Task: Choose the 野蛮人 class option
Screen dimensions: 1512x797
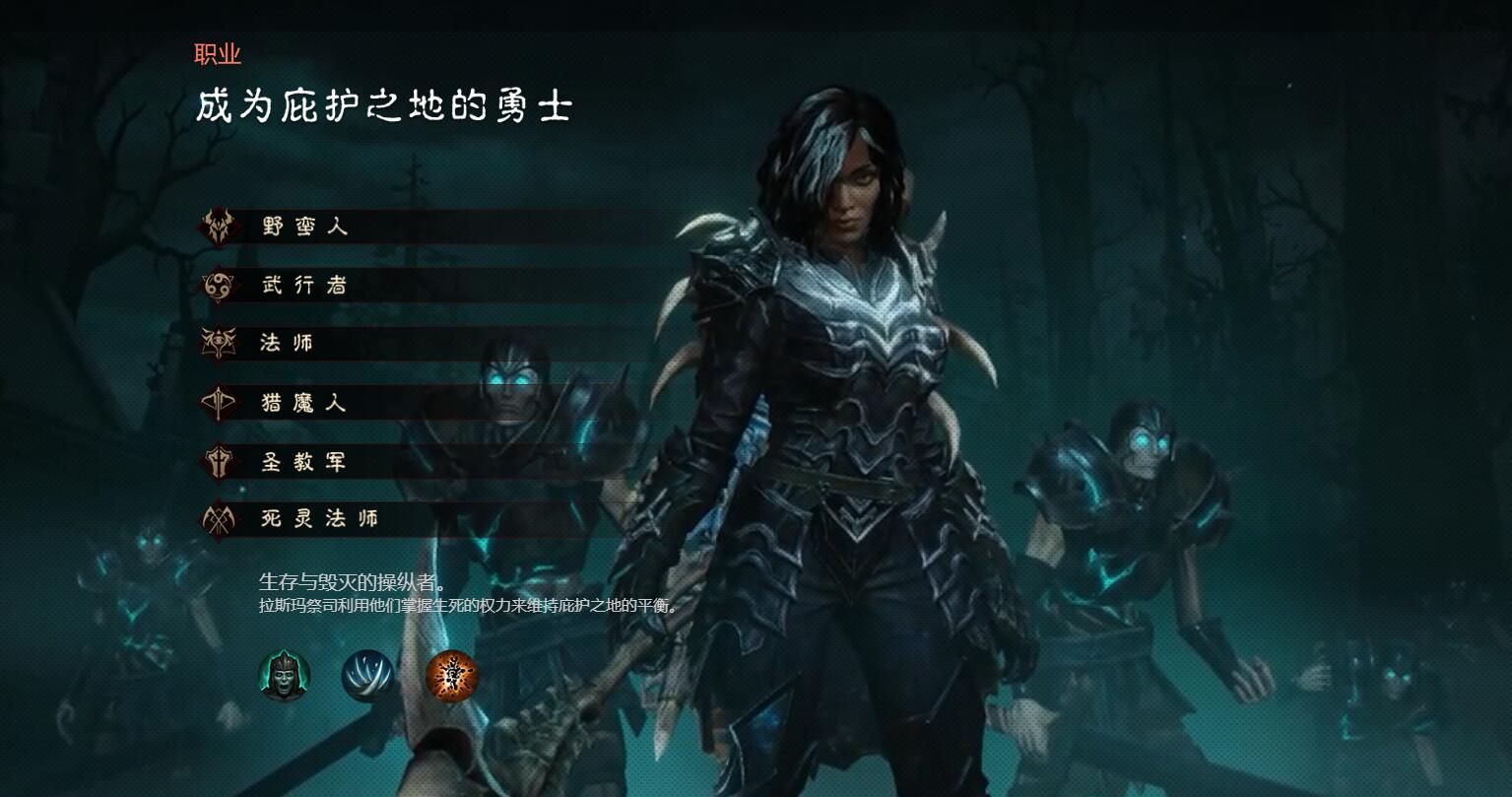Action: tap(305, 226)
